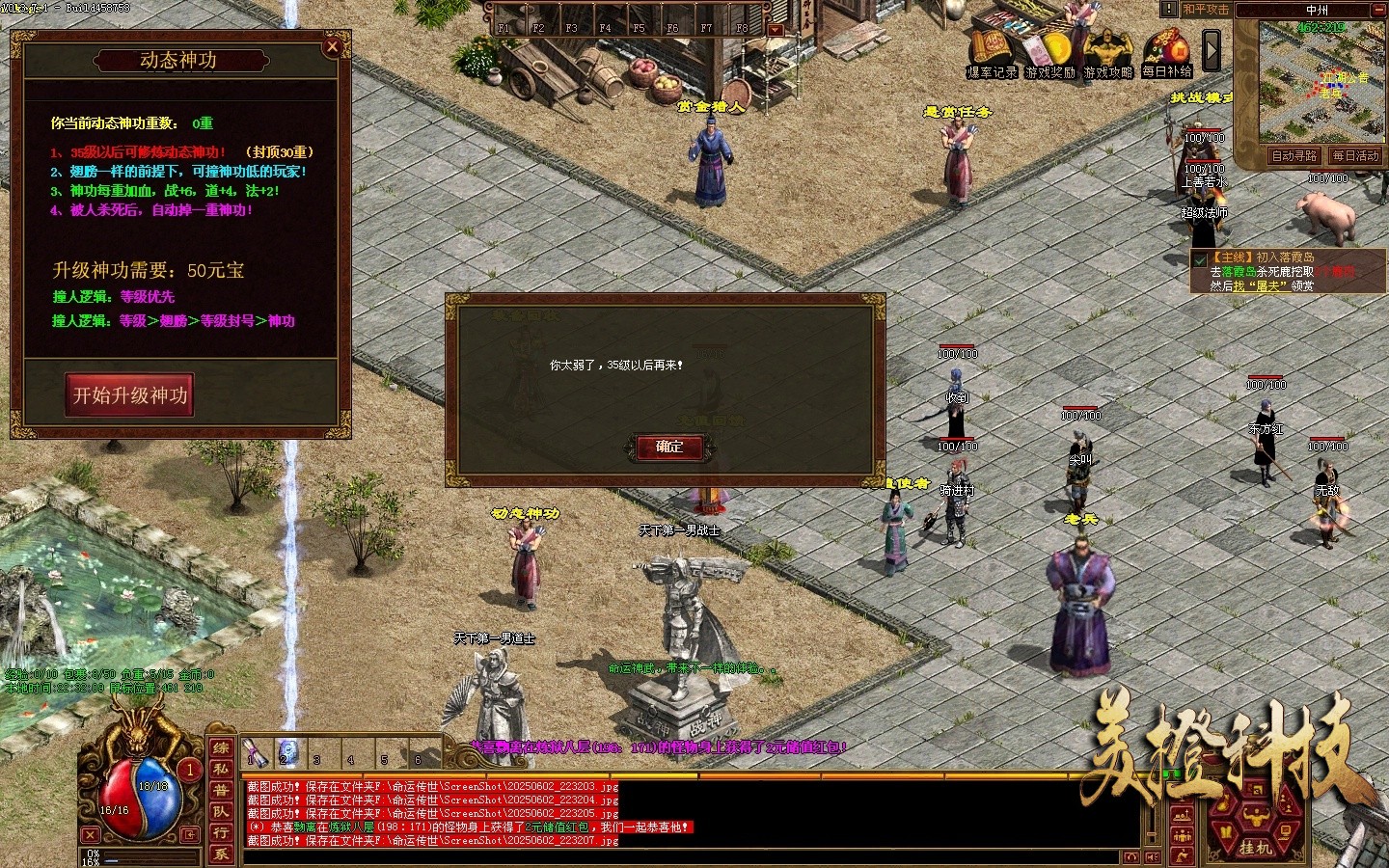Use the blue item in hotbar slot 2
The image size is (1389, 868).
pos(288,751)
